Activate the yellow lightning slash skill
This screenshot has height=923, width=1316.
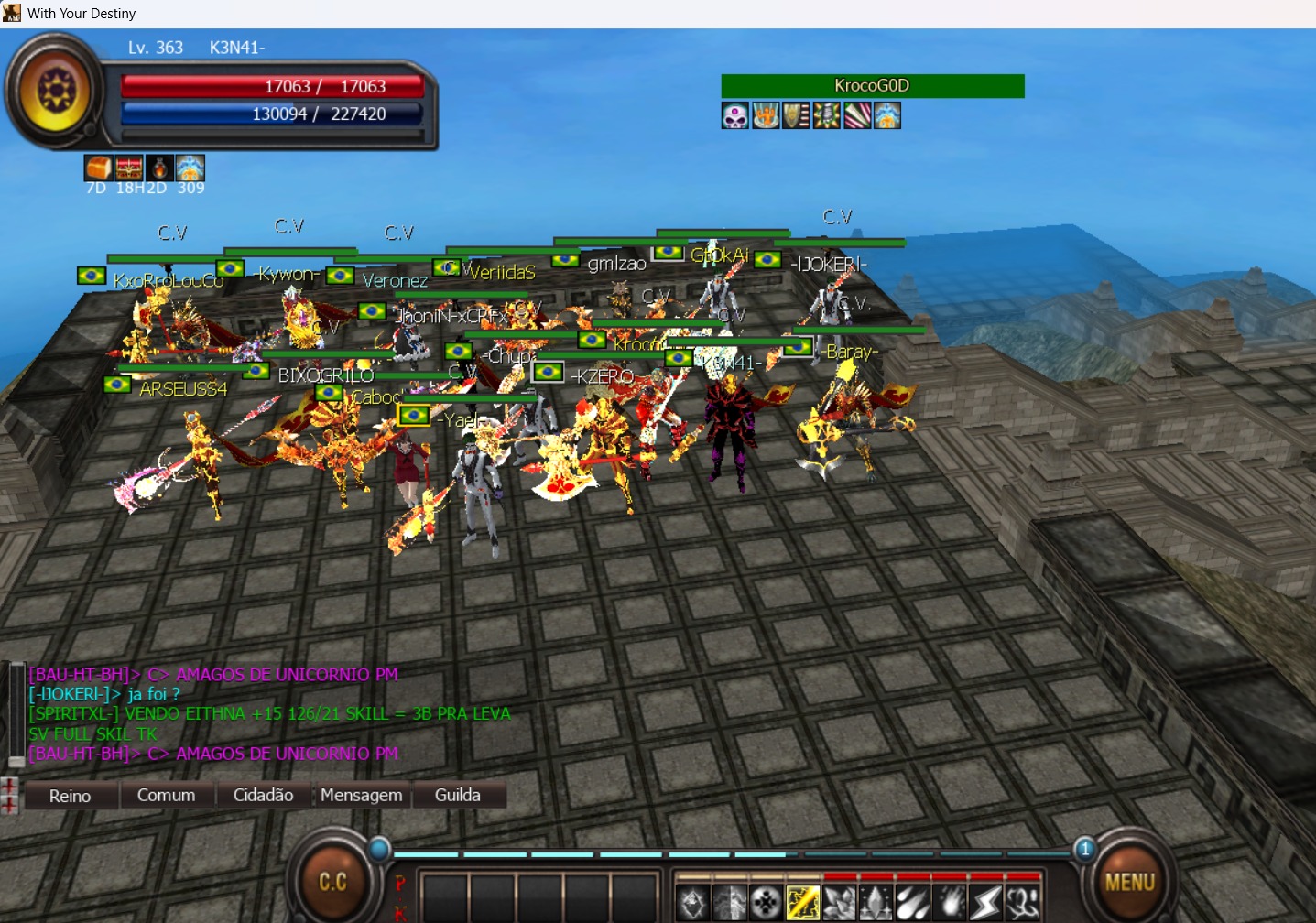802,903
